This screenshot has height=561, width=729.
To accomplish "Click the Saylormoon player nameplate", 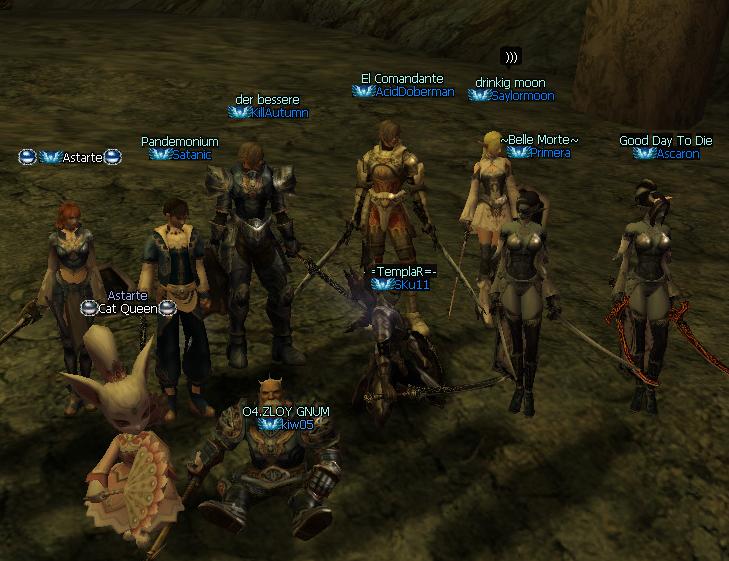I will [x=521, y=96].
